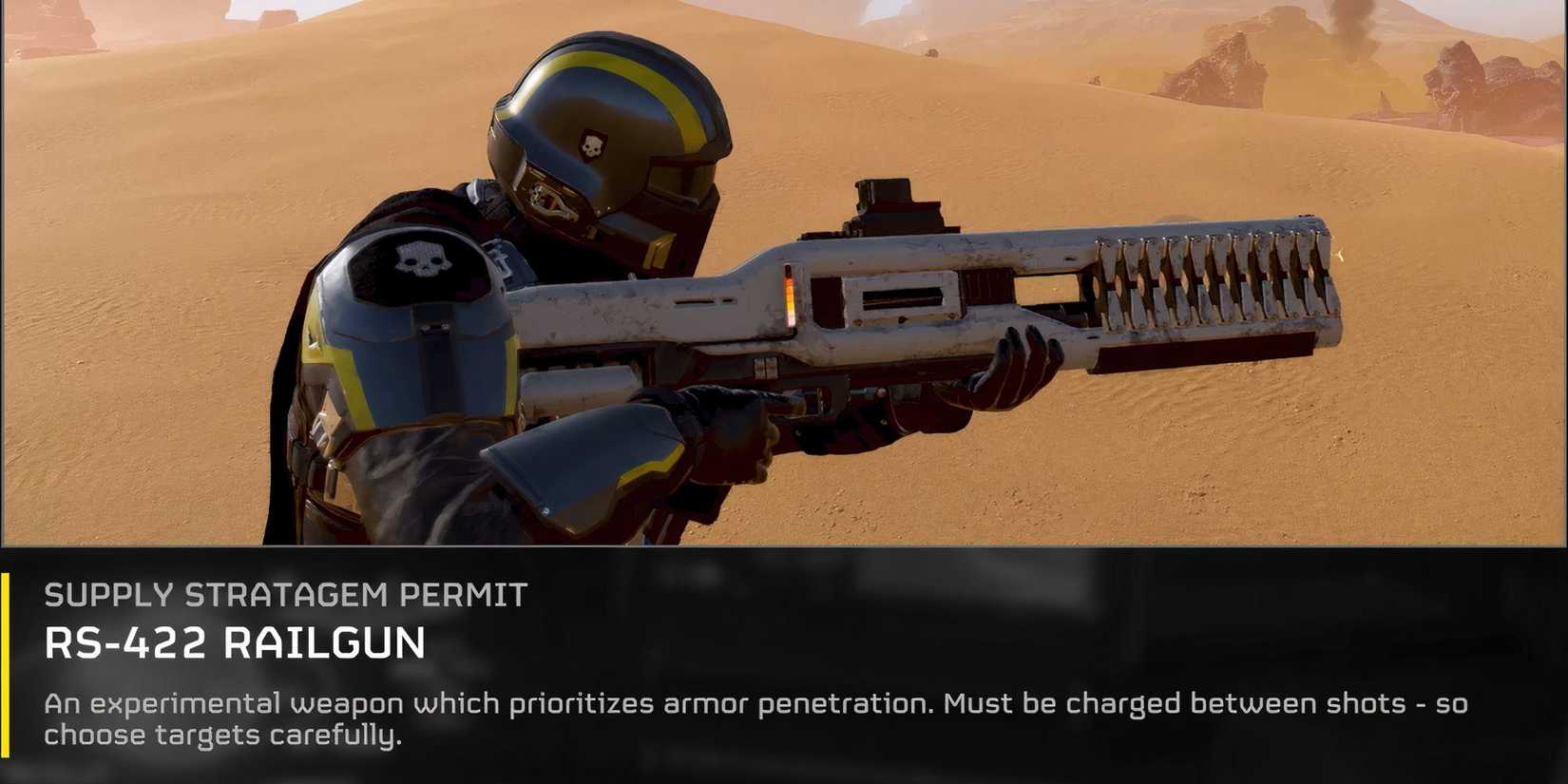1568x784 pixels.
Task: Select the SUPPLY STRATAGEM PERMIT heading
Action: point(285,593)
